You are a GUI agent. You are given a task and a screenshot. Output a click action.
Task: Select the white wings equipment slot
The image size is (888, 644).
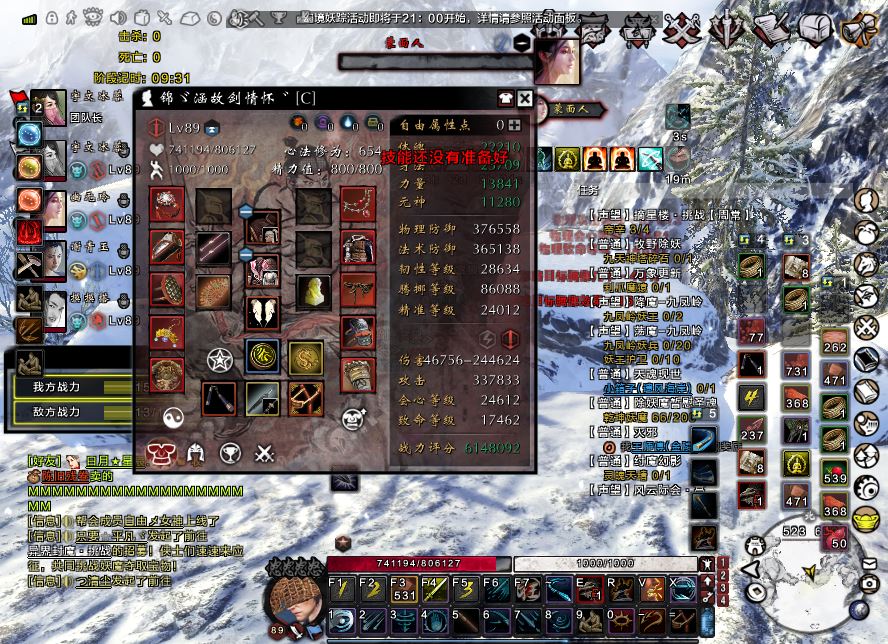pyautogui.click(x=262, y=312)
